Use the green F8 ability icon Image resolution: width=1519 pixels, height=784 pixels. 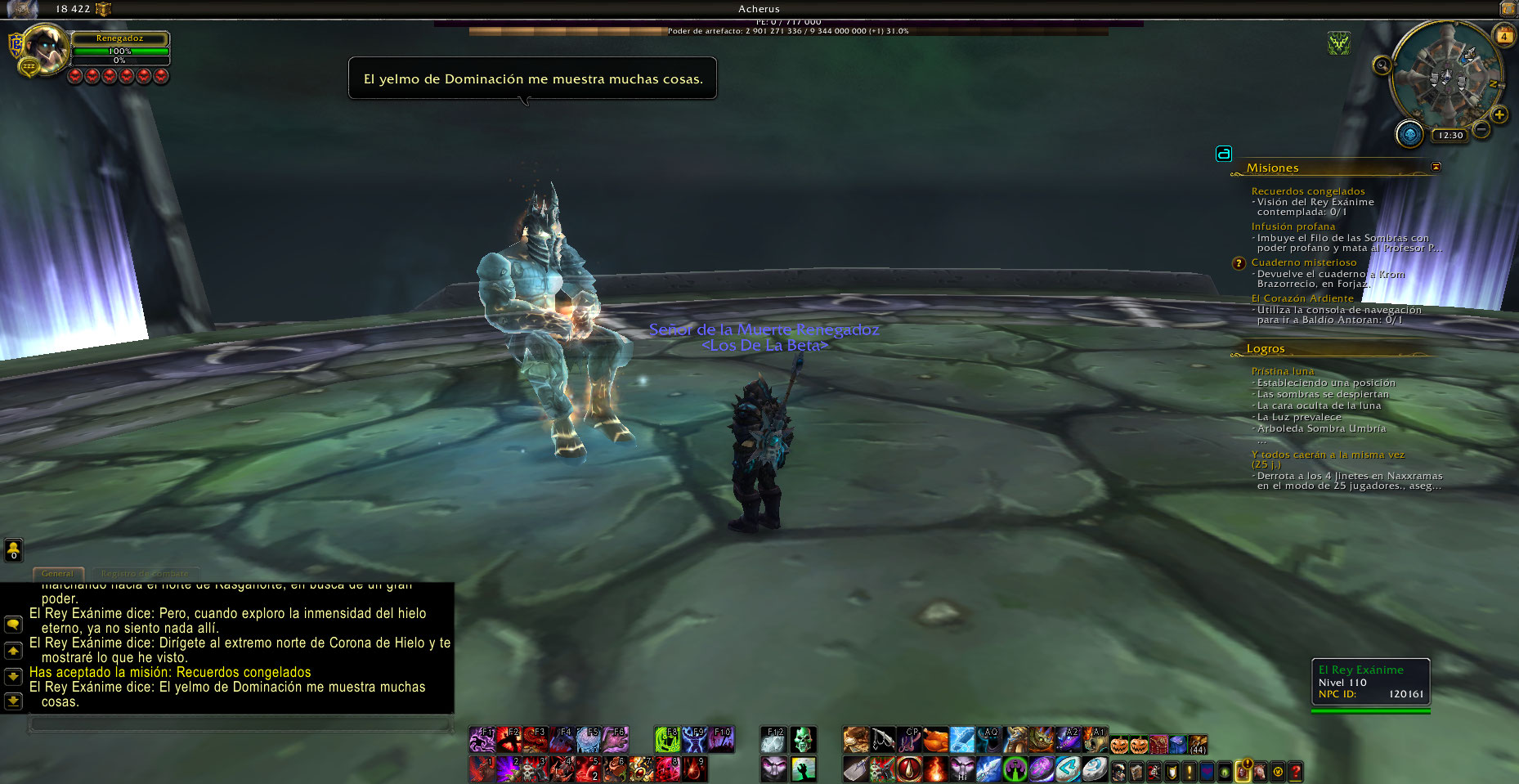[667, 740]
